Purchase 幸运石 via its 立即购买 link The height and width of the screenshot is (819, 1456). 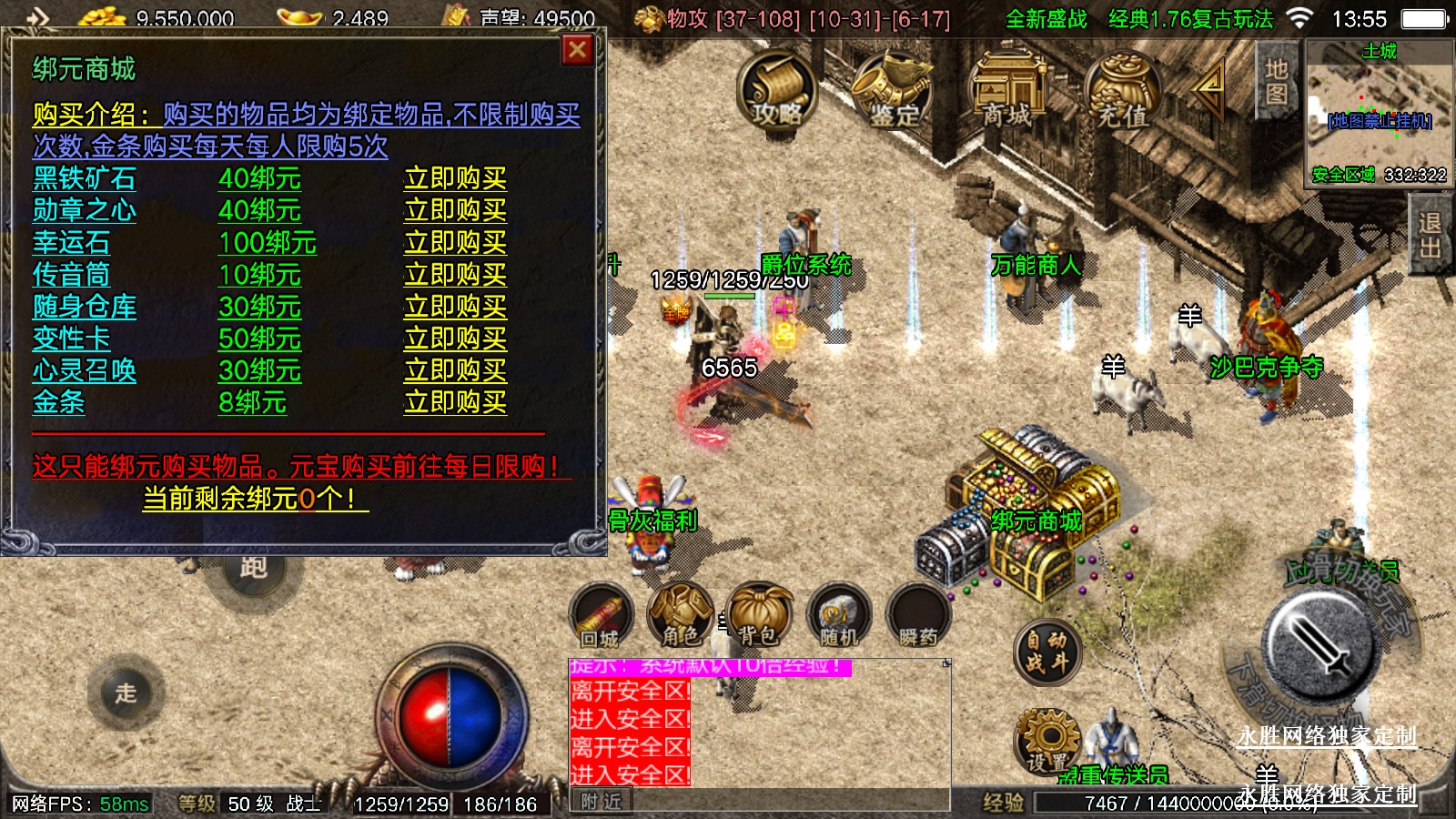[x=455, y=242]
